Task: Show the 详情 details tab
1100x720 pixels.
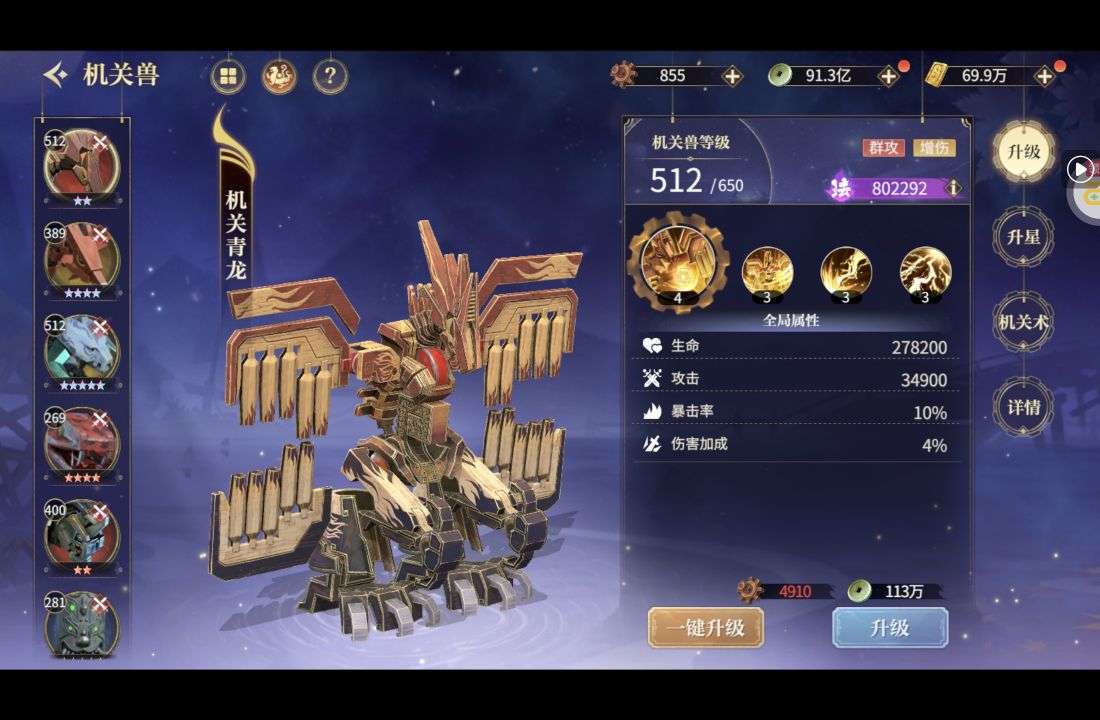Action: pos(1024,407)
